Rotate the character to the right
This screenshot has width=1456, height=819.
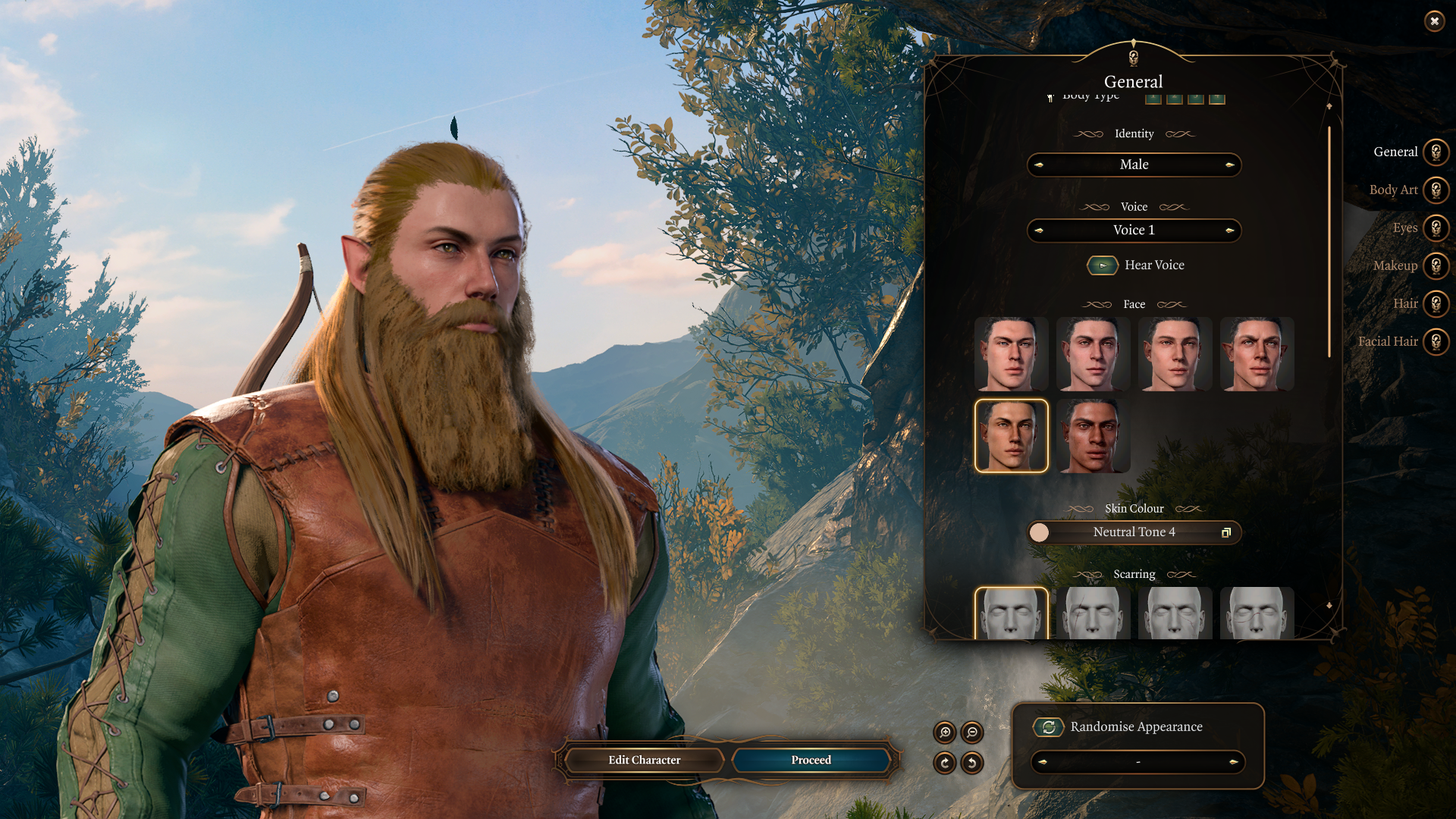click(945, 762)
